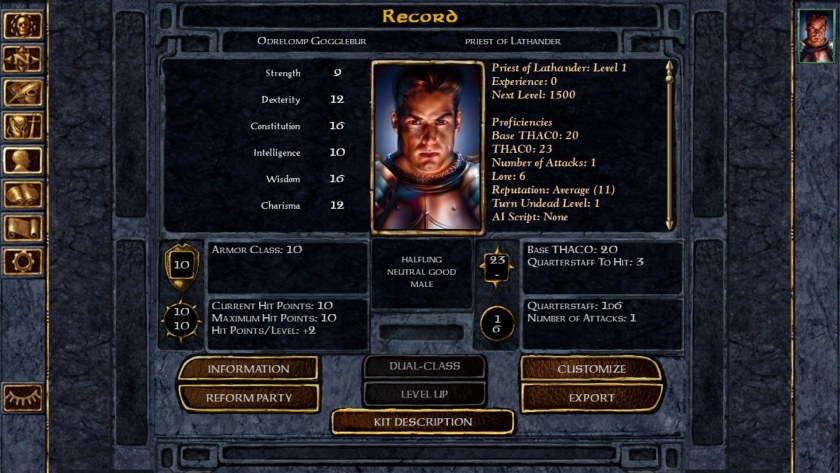Show the Kit Description
Screen dimensions: 840x473
pos(422,422)
